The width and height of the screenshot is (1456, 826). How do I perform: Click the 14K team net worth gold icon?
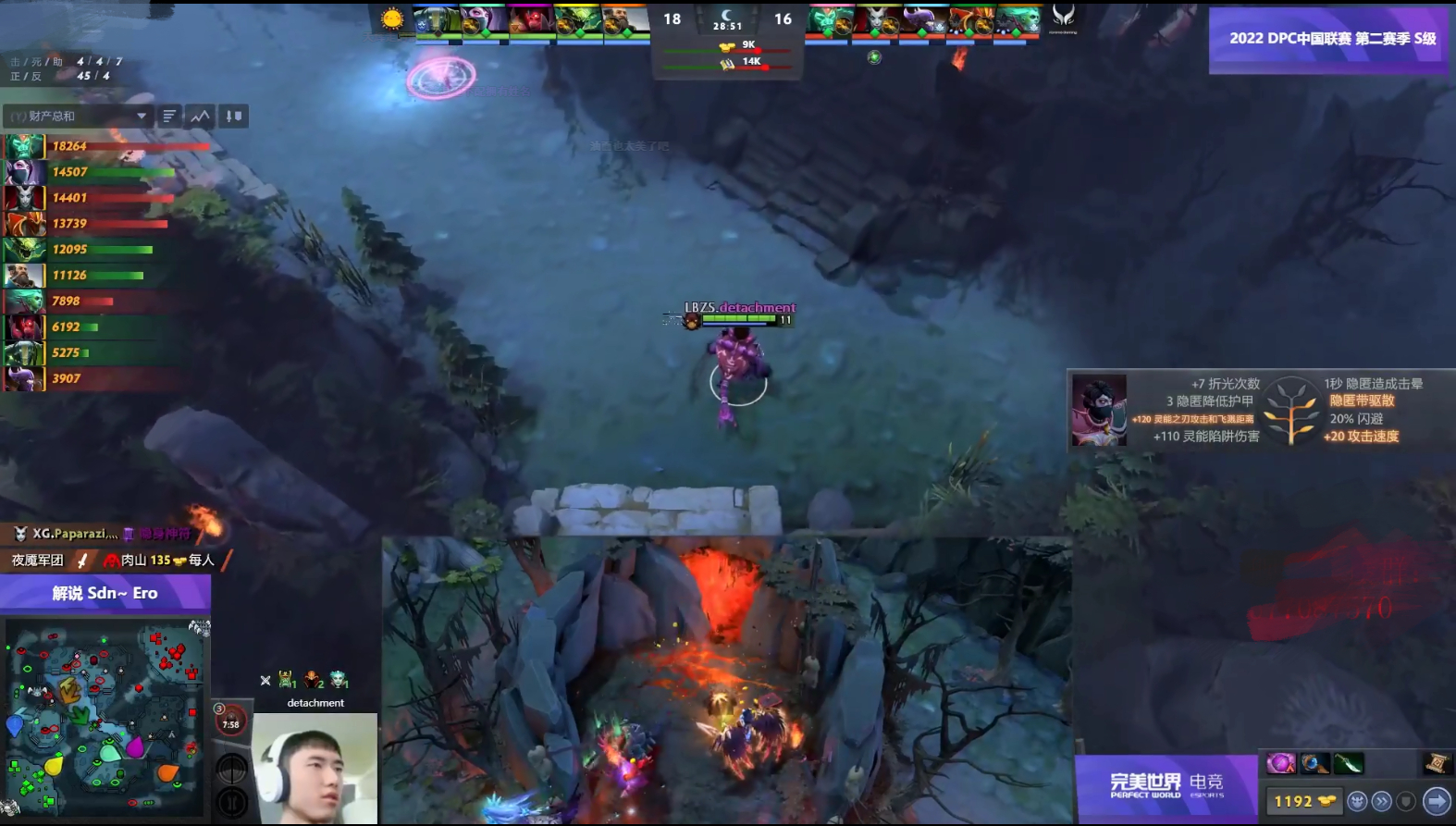coord(726,65)
